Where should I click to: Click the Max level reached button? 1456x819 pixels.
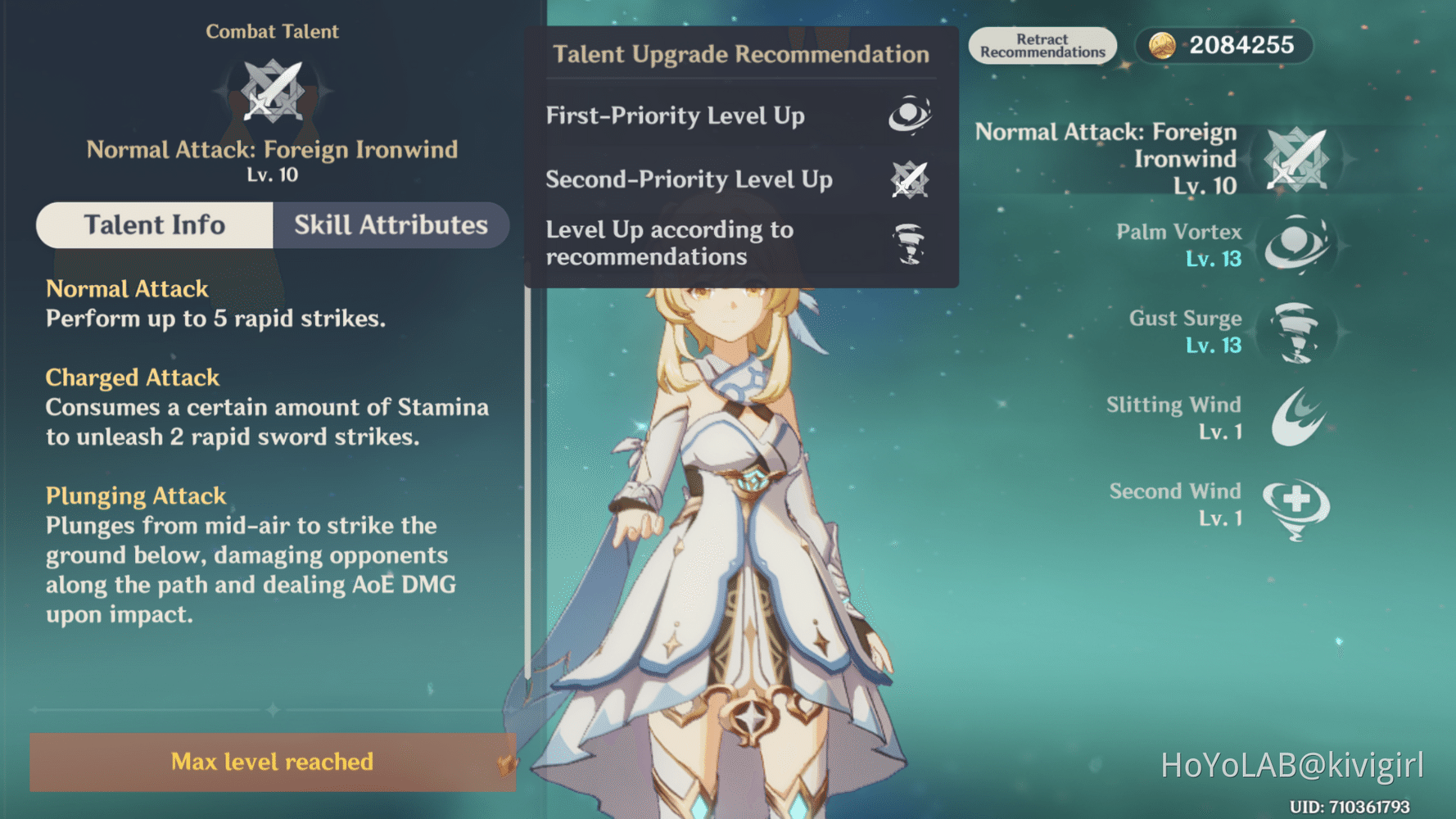(x=273, y=762)
